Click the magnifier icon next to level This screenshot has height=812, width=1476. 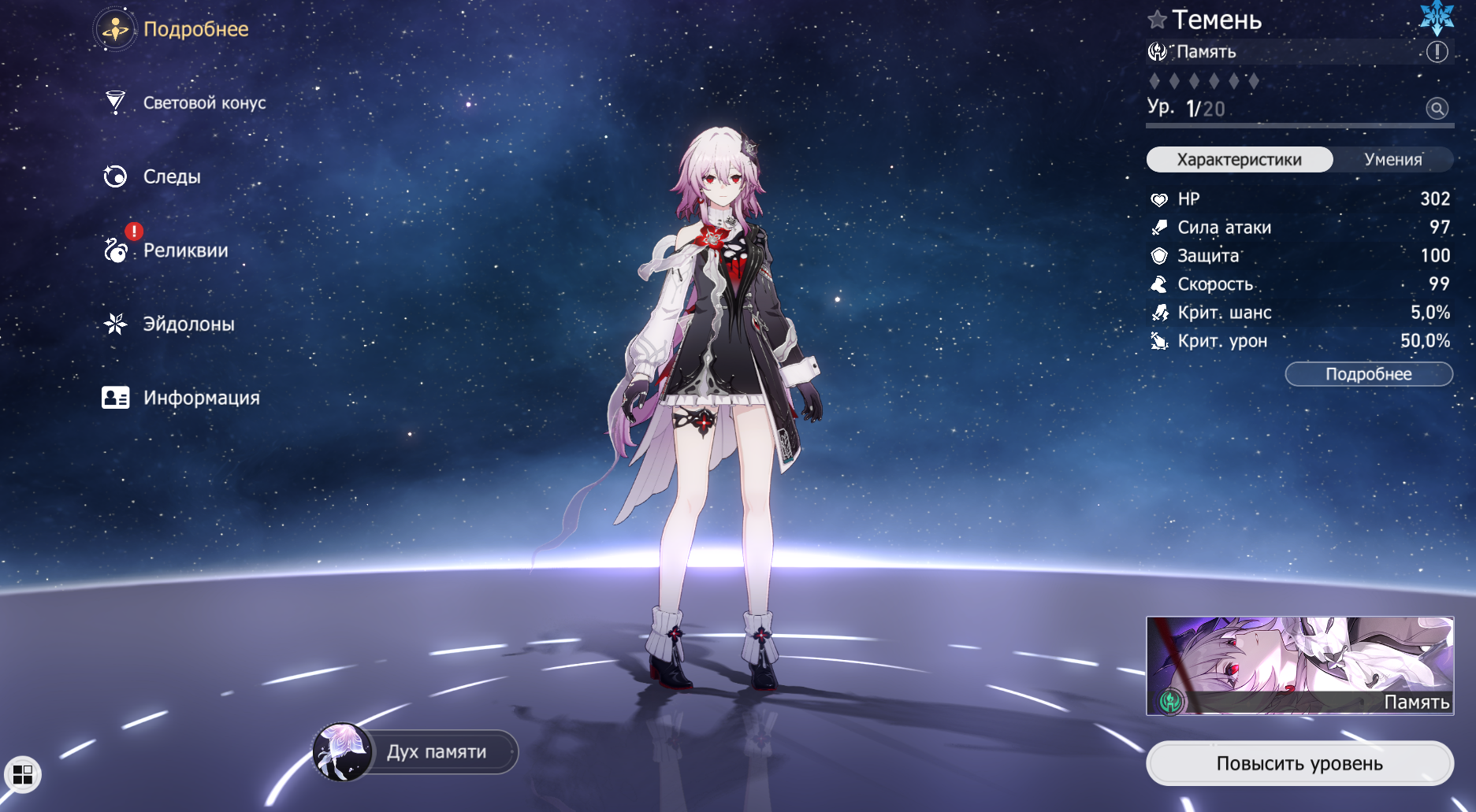click(1437, 109)
